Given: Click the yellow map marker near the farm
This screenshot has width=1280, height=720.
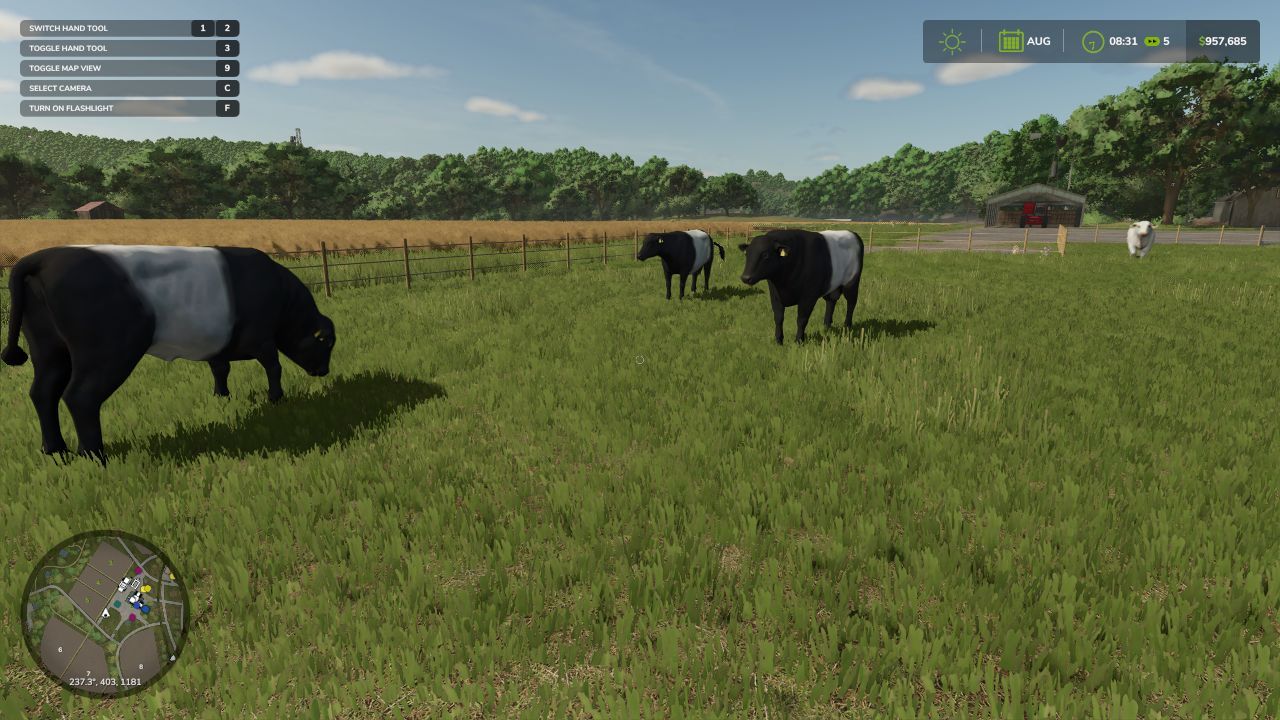Looking at the screenshot, I should [146, 589].
